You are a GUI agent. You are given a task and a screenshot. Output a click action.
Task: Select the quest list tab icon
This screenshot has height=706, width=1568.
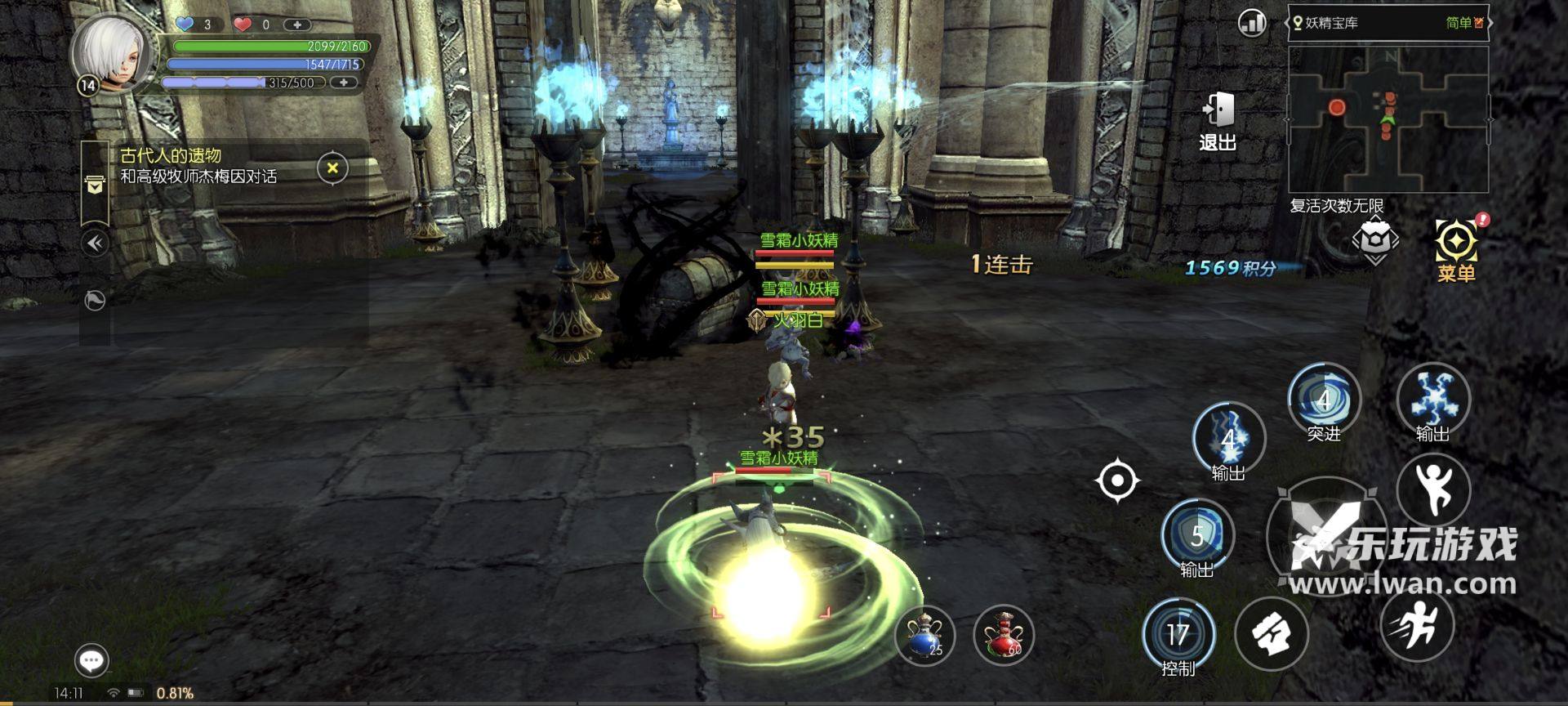[95, 186]
